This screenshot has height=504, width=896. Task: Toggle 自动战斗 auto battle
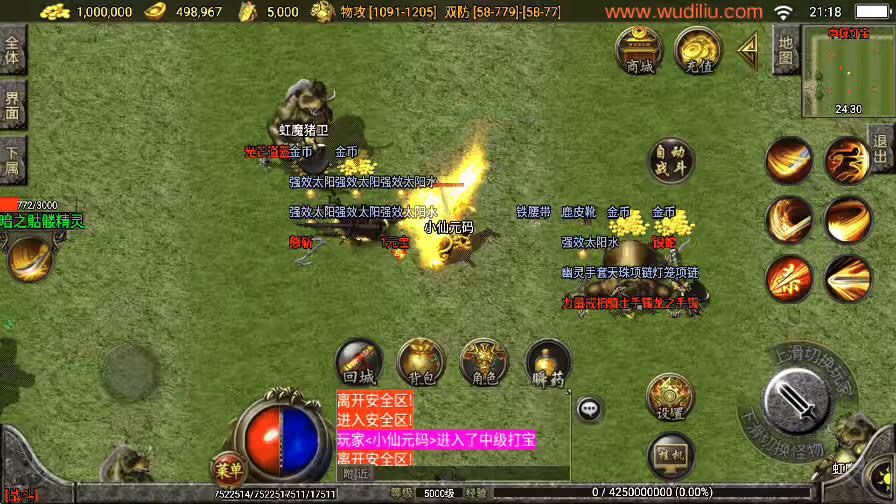click(671, 162)
